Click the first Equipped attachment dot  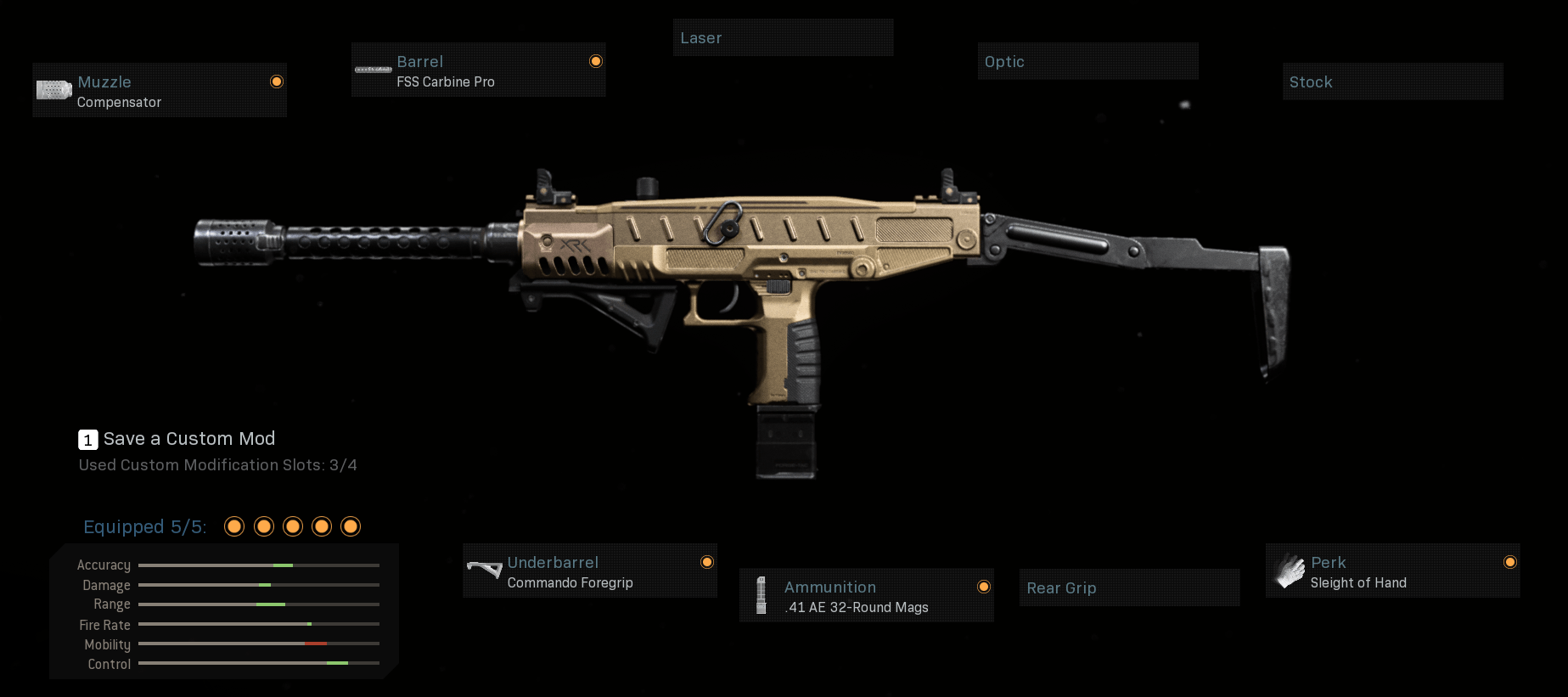click(233, 526)
